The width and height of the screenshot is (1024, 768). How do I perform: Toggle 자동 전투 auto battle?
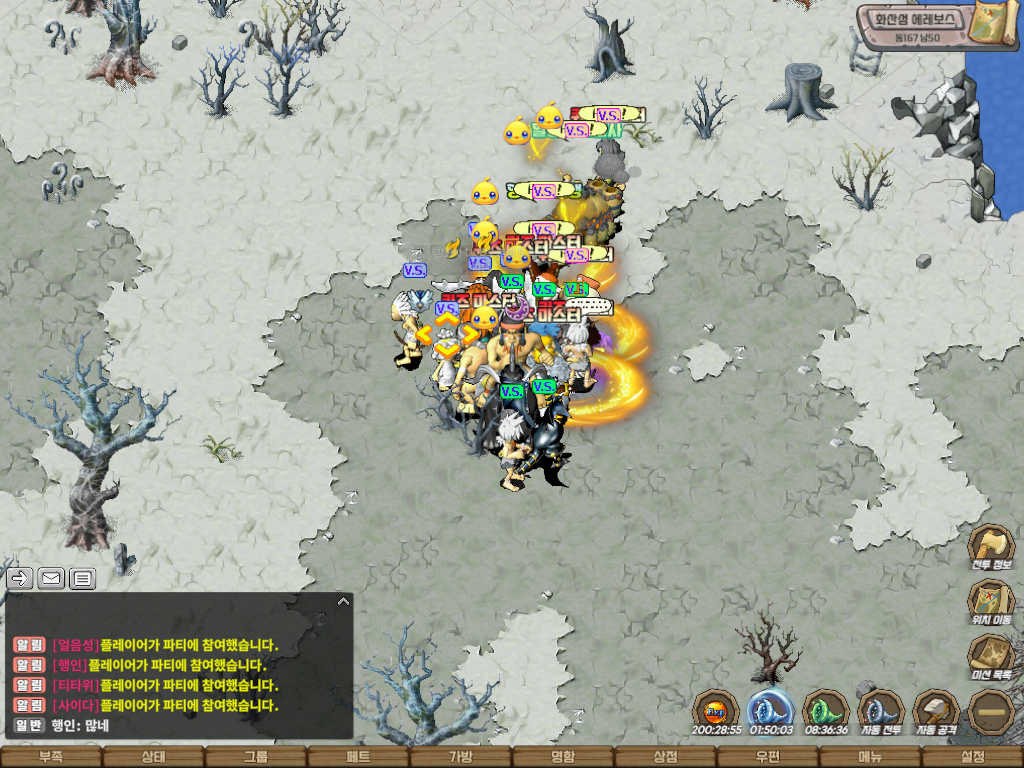pyautogui.click(x=881, y=710)
